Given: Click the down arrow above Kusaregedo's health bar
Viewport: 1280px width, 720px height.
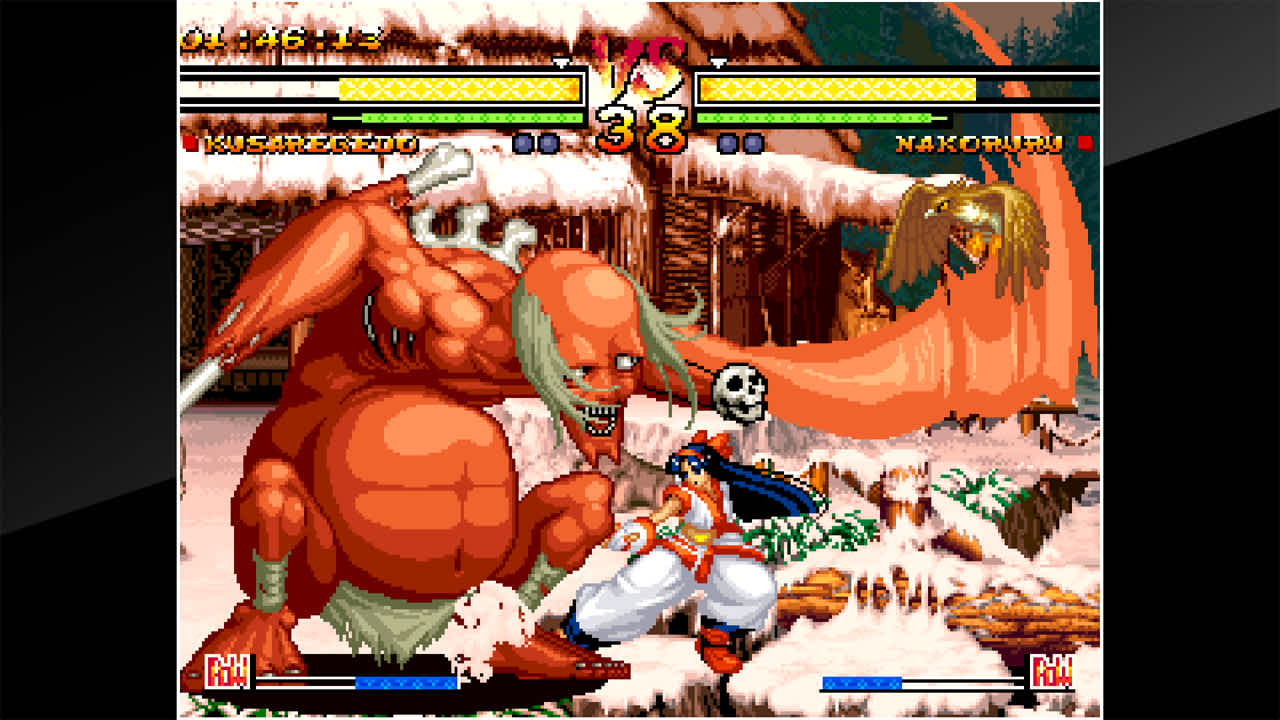Looking at the screenshot, I should (x=560, y=63).
